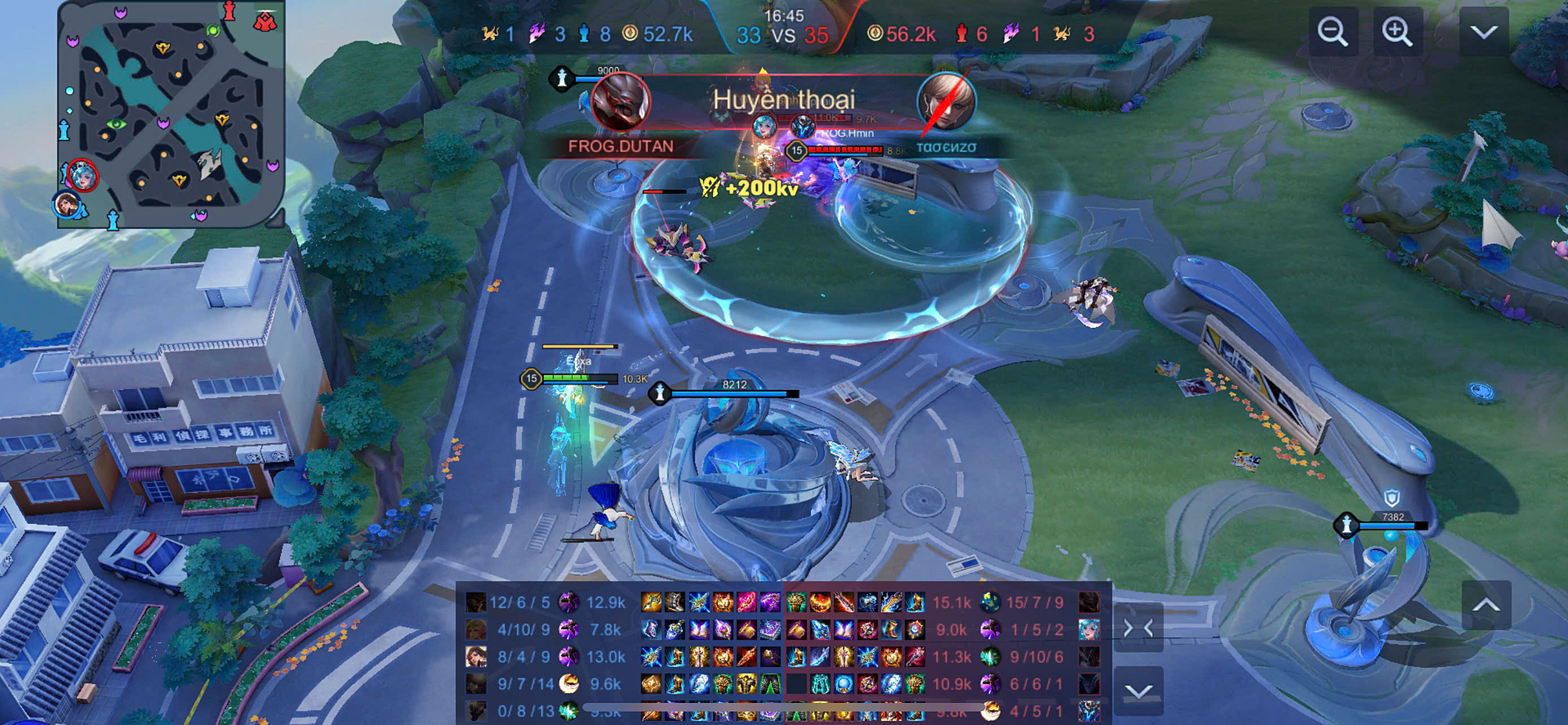Click the minimap in the top-left corner
1568x725 pixels.
(171, 114)
